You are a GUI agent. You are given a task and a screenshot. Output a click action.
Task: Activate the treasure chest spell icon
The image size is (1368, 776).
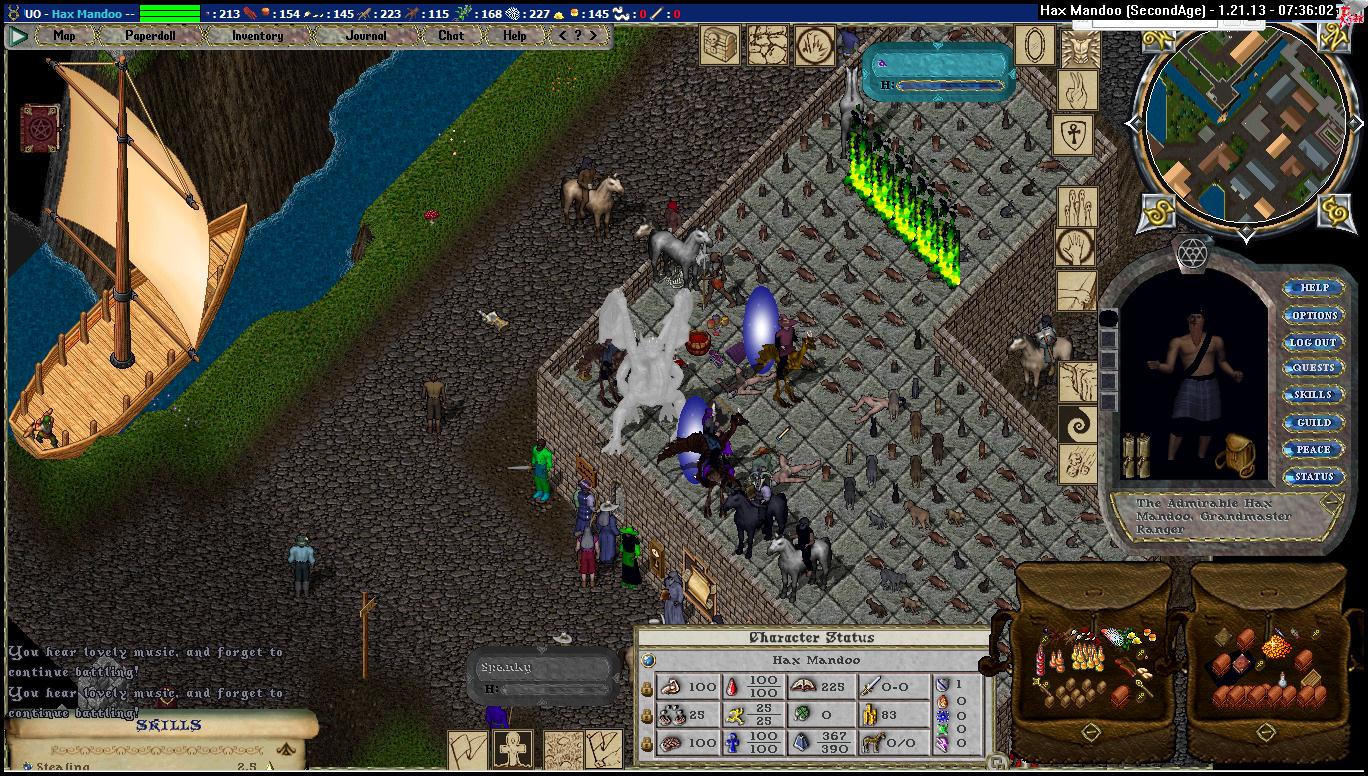[x=719, y=46]
